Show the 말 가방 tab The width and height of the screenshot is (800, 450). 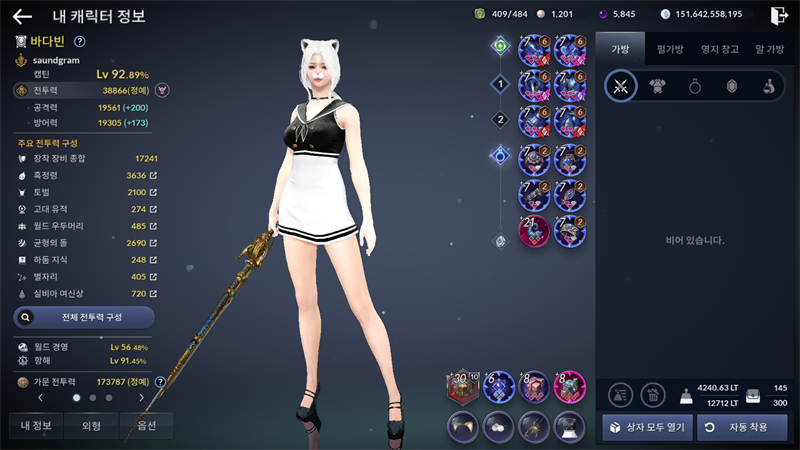[769, 47]
